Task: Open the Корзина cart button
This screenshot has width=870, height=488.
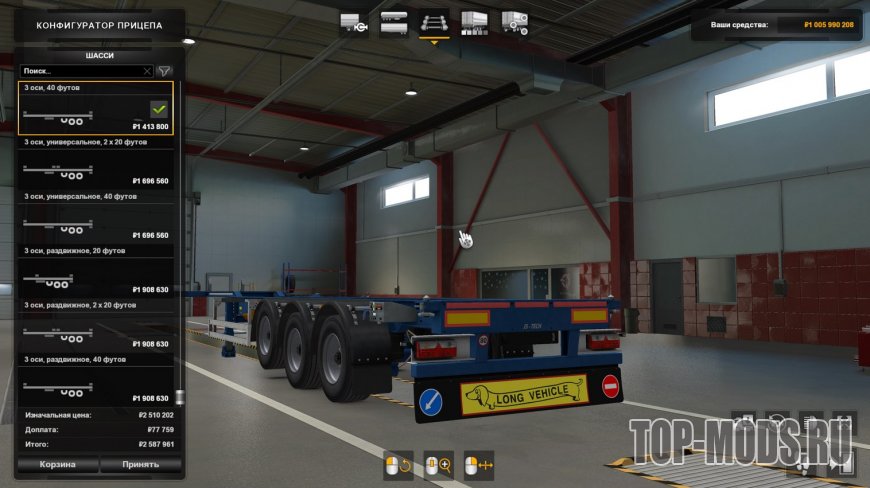Action: tap(58, 465)
